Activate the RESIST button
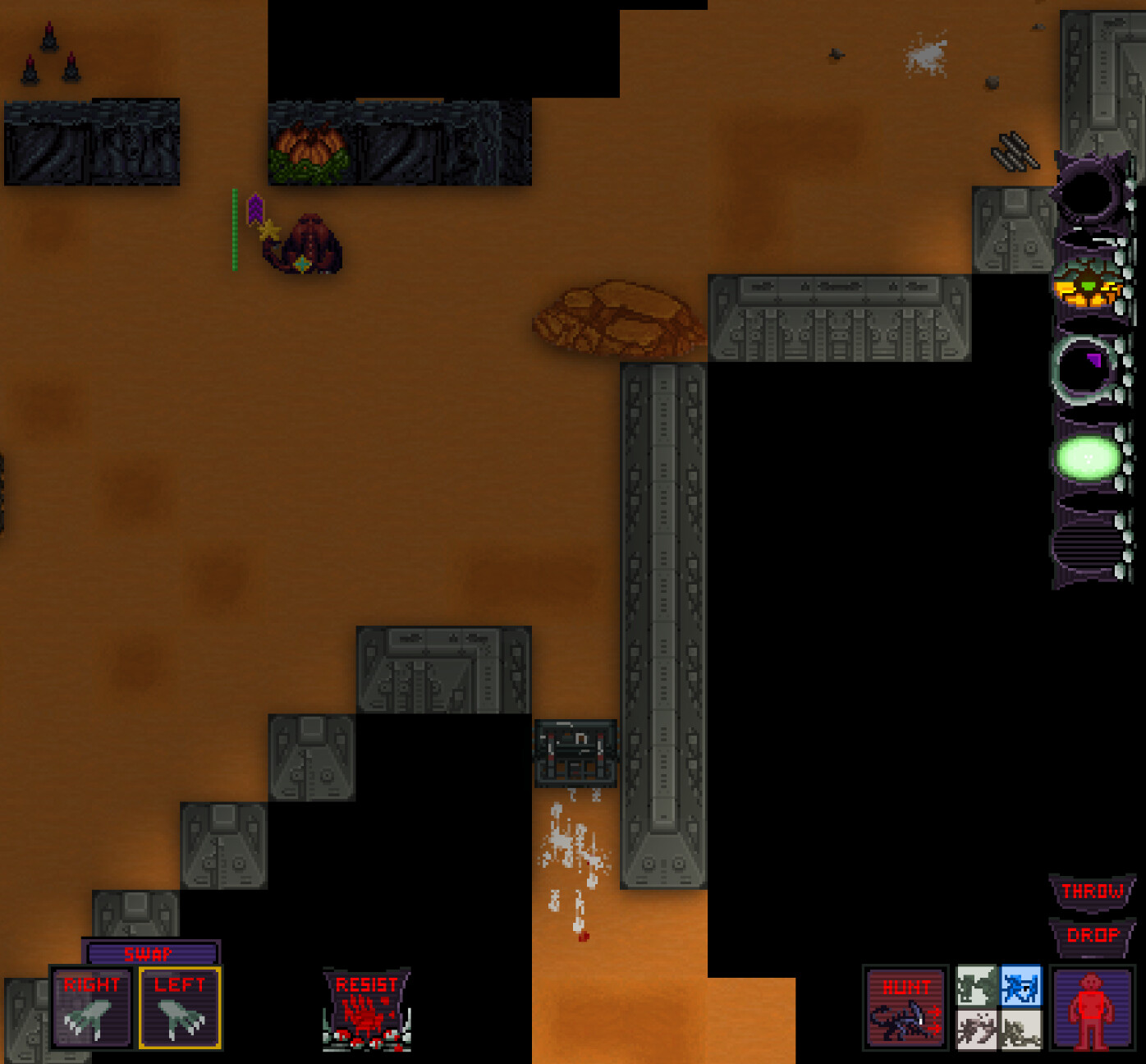This screenshot has width=1146, height=1064. coord(366,1010)
